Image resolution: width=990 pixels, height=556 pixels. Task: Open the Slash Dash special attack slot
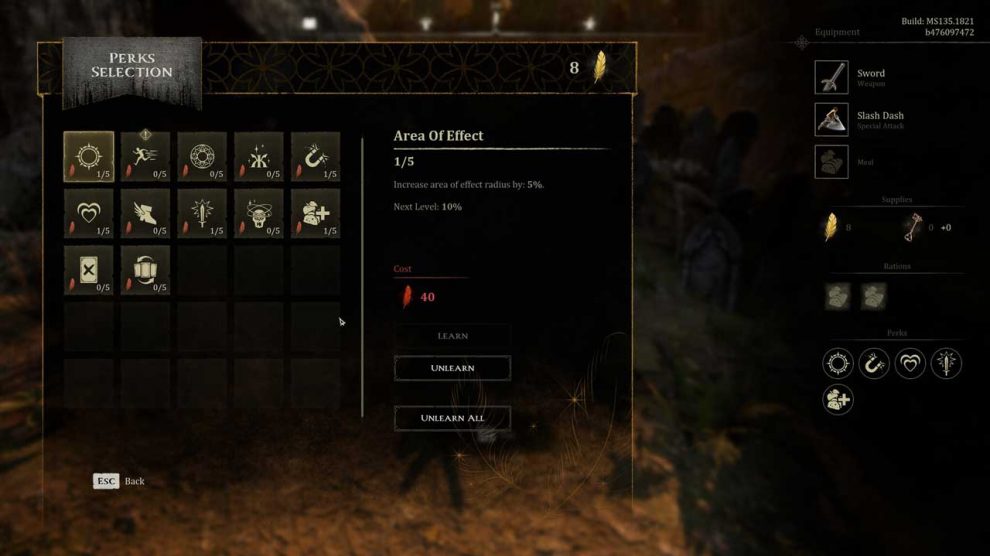(832, 120)
